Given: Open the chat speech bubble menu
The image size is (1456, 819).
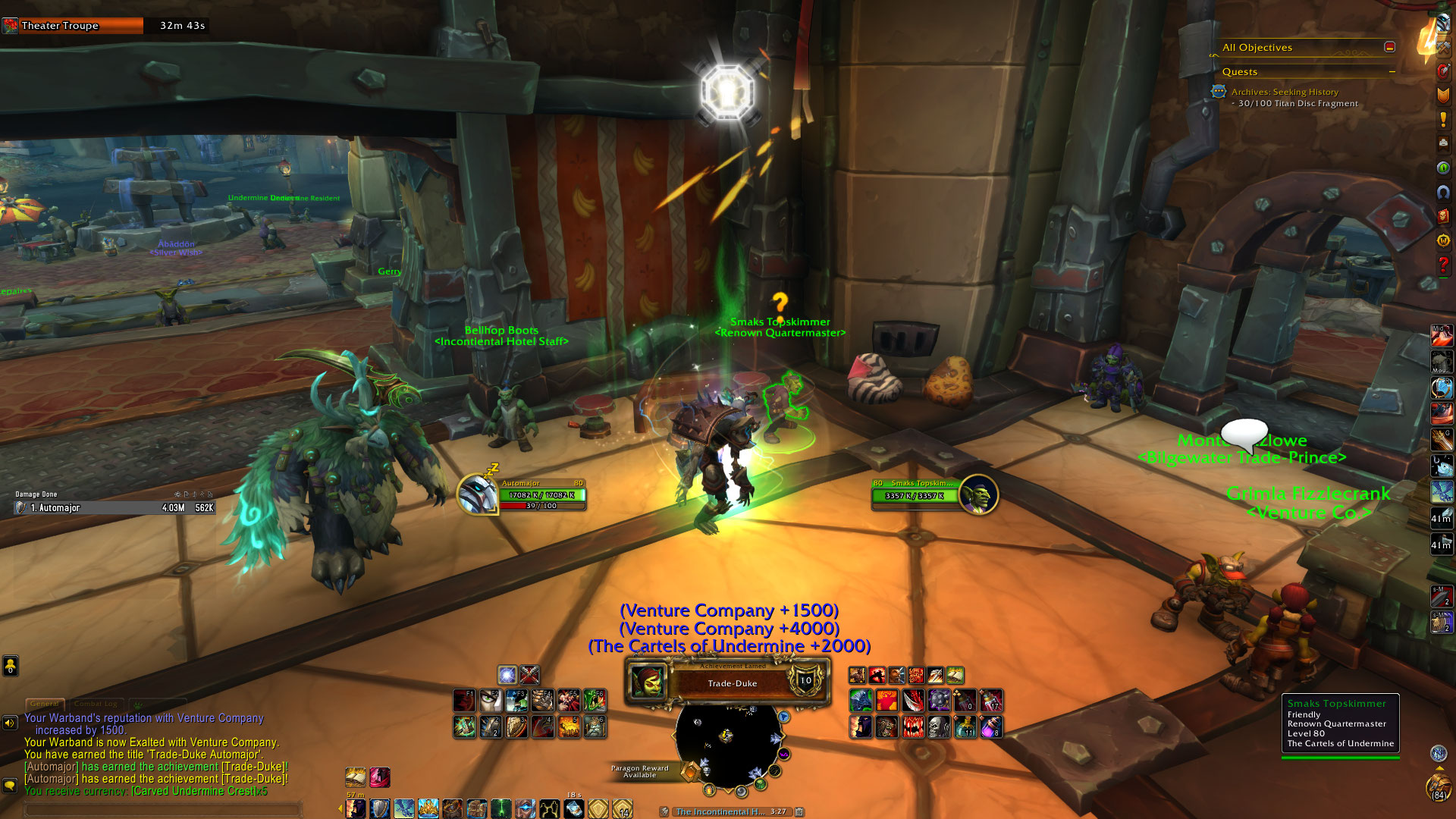Looking at the screenshot, I should click(x=10, y=786).
